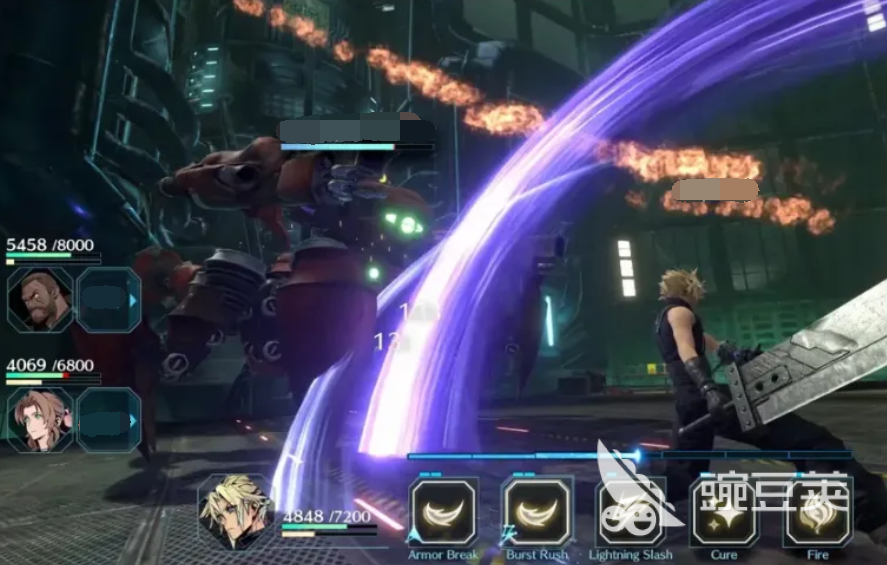887x565 pixels.
Task: Open the command slot beside Barret
Action: click(x=109, y=300)
